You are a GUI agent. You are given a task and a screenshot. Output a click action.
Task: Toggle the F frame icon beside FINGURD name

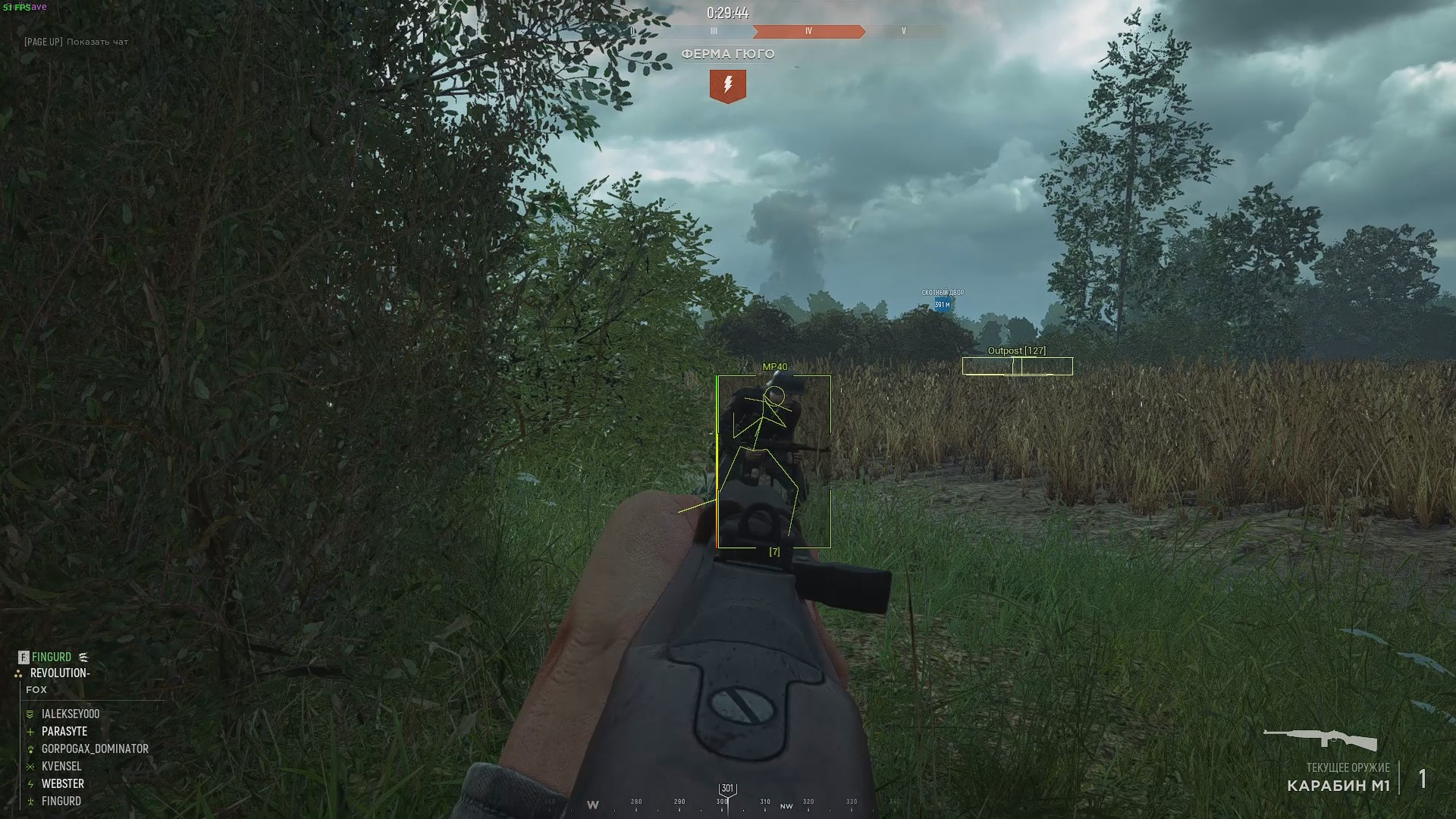tap(24, 657)
